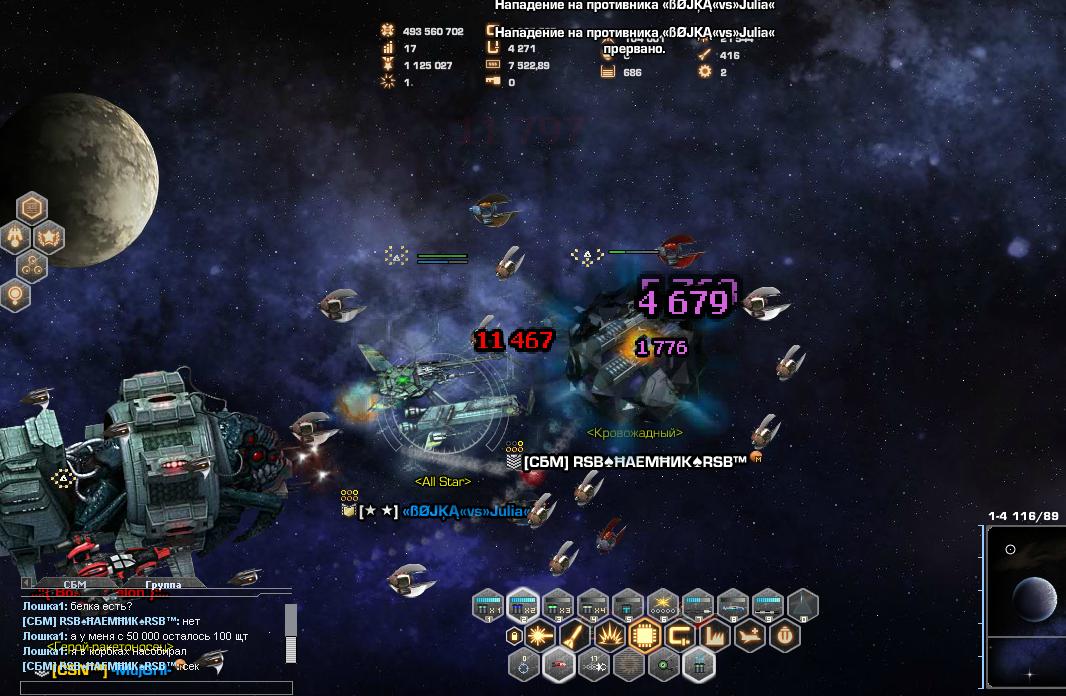Screen dimensions: 1066x696
Task: Select the x2 laser ammo slot
Action: click(x=522, y=605)
